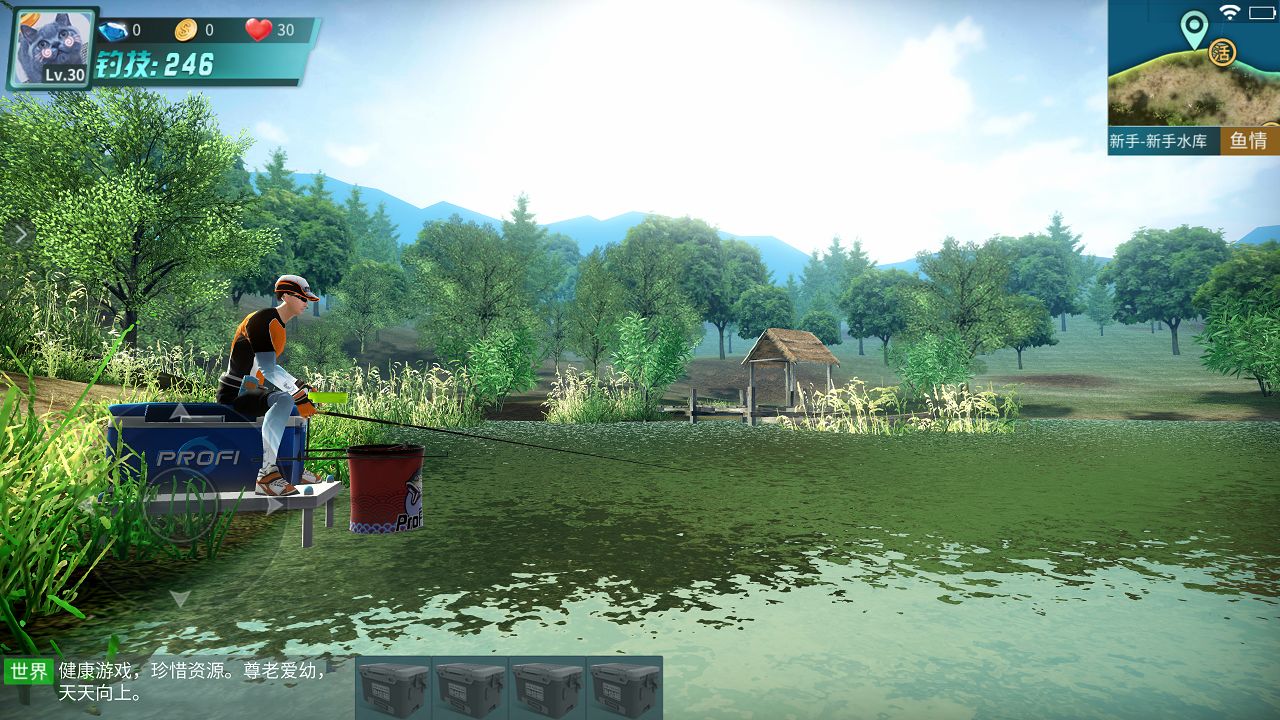The image size is (1280, 720).
Task: Tap the virtual joystick center circle
Action: point(180,505)
